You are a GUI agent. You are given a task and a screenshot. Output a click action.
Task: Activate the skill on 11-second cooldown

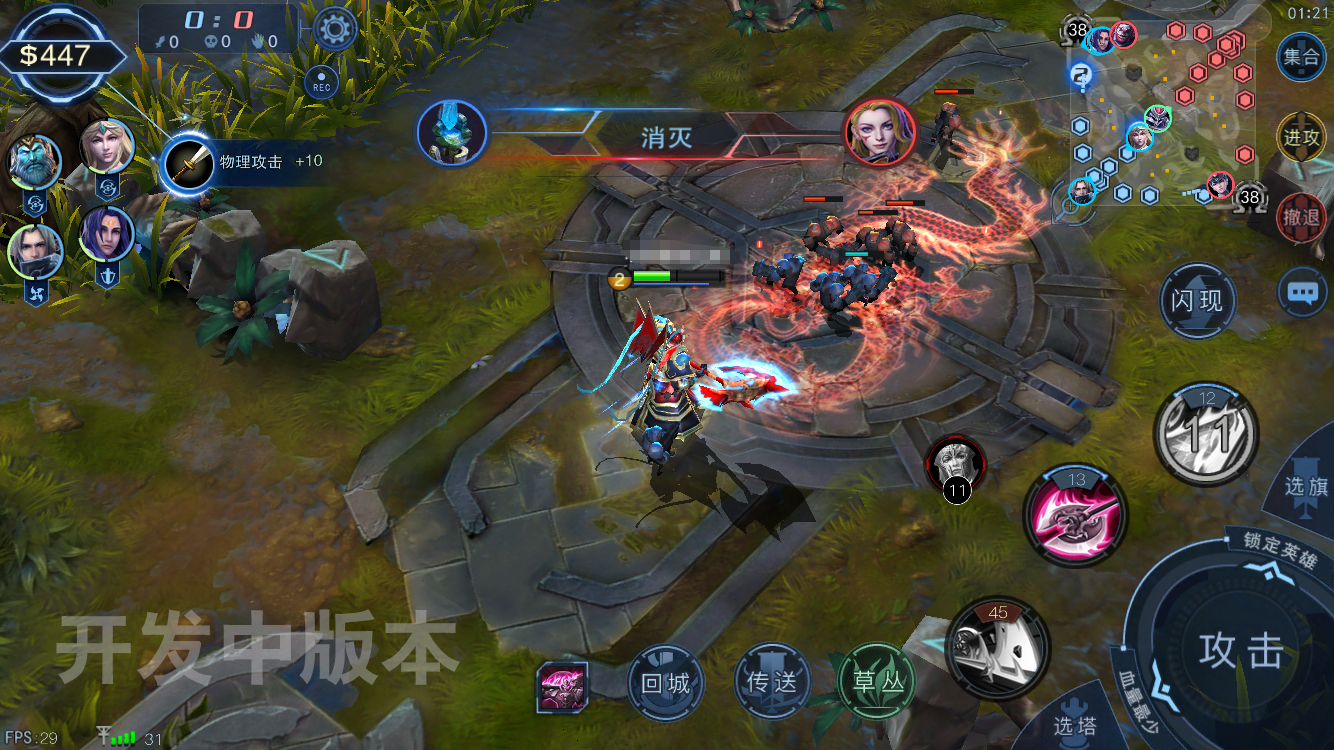tap(1206, 434)
